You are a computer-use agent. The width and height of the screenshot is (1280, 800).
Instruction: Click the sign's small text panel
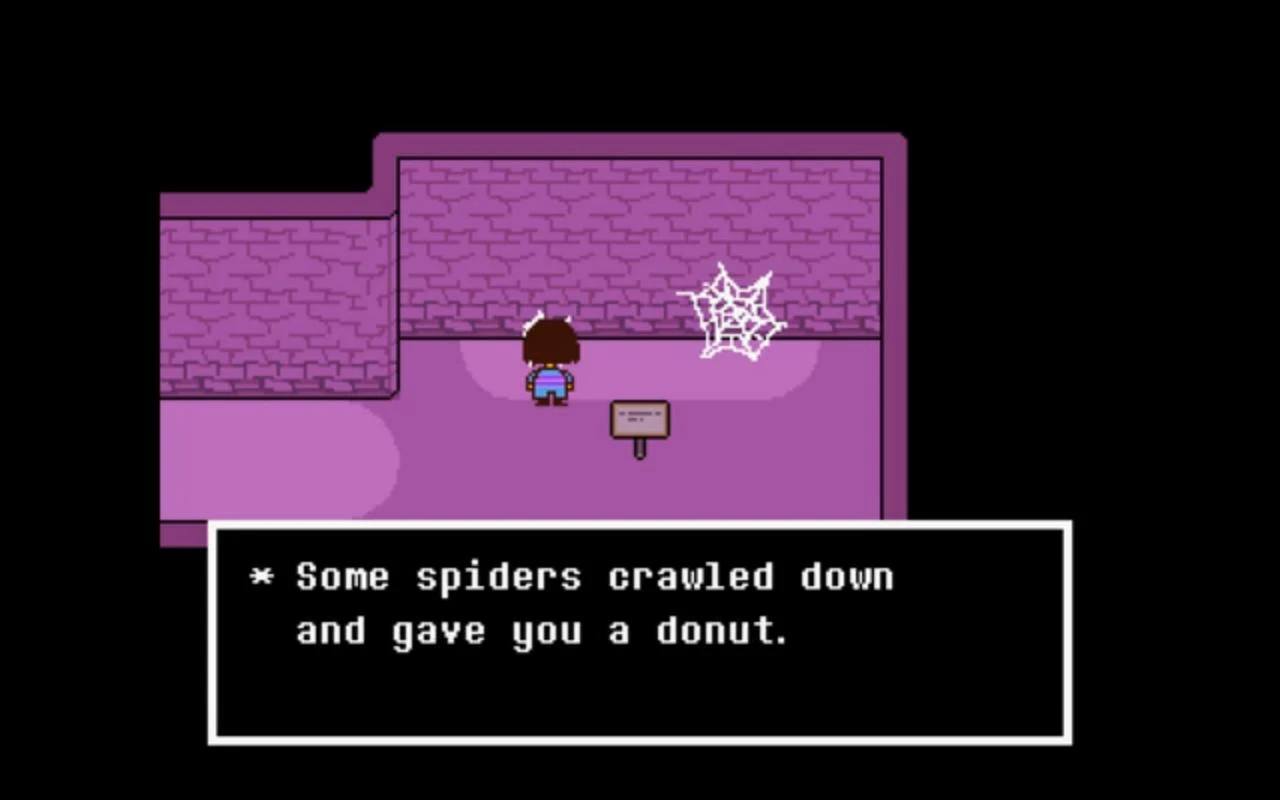click(x=638, y=415)
